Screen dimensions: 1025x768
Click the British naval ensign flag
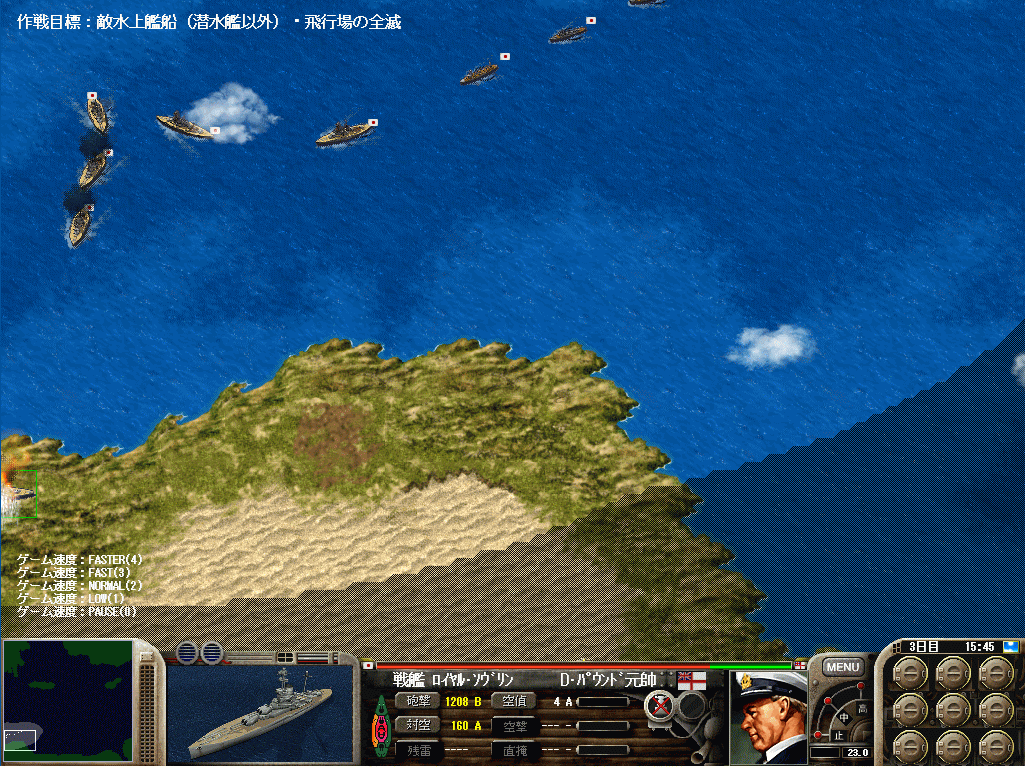click(x=692, y=681)
